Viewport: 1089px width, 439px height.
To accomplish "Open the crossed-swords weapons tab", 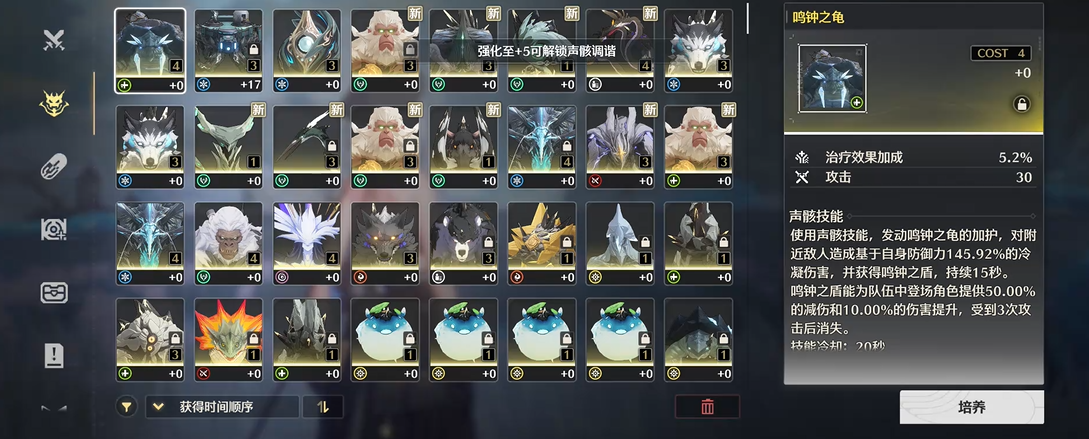I will pos(54,40).
